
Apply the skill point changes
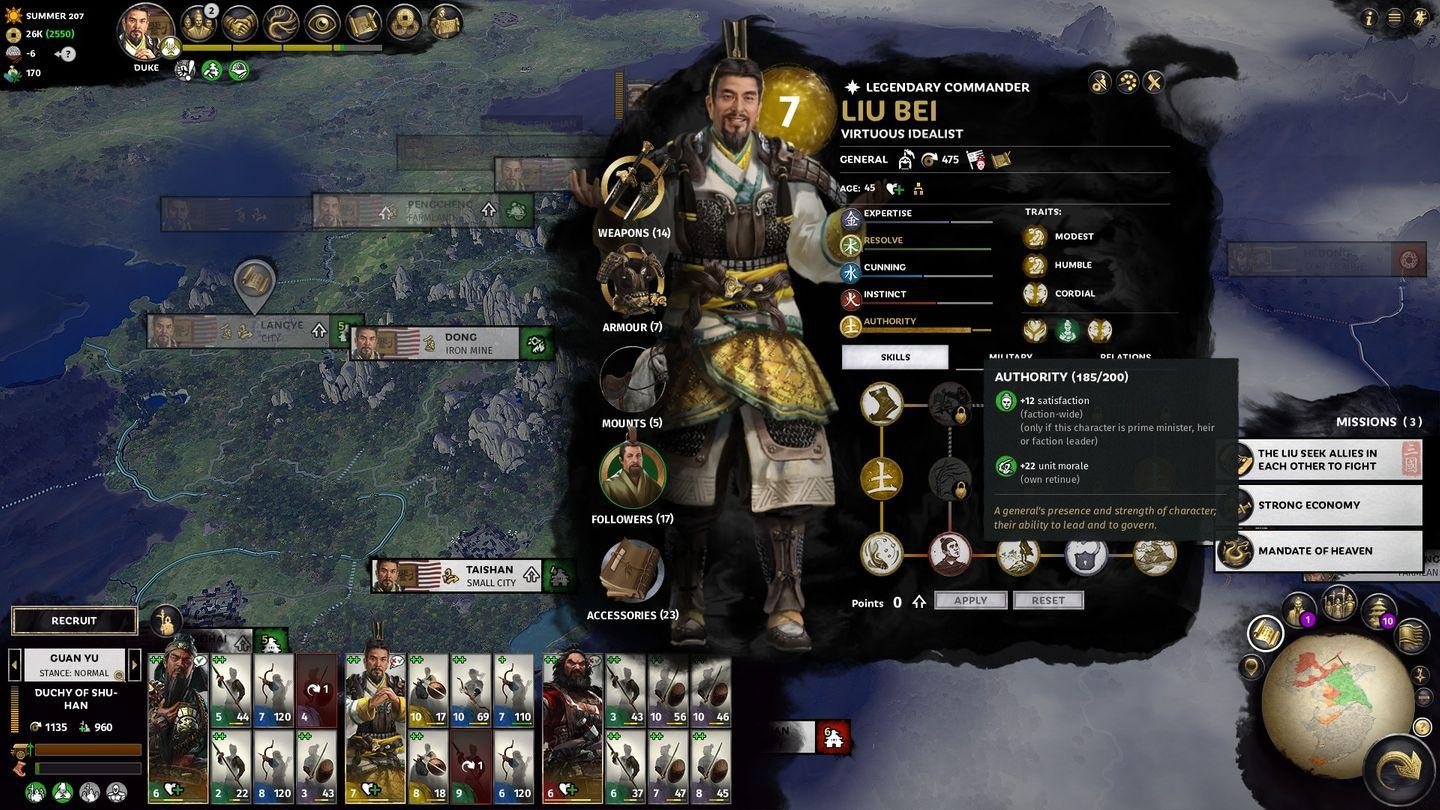(970, 600)
